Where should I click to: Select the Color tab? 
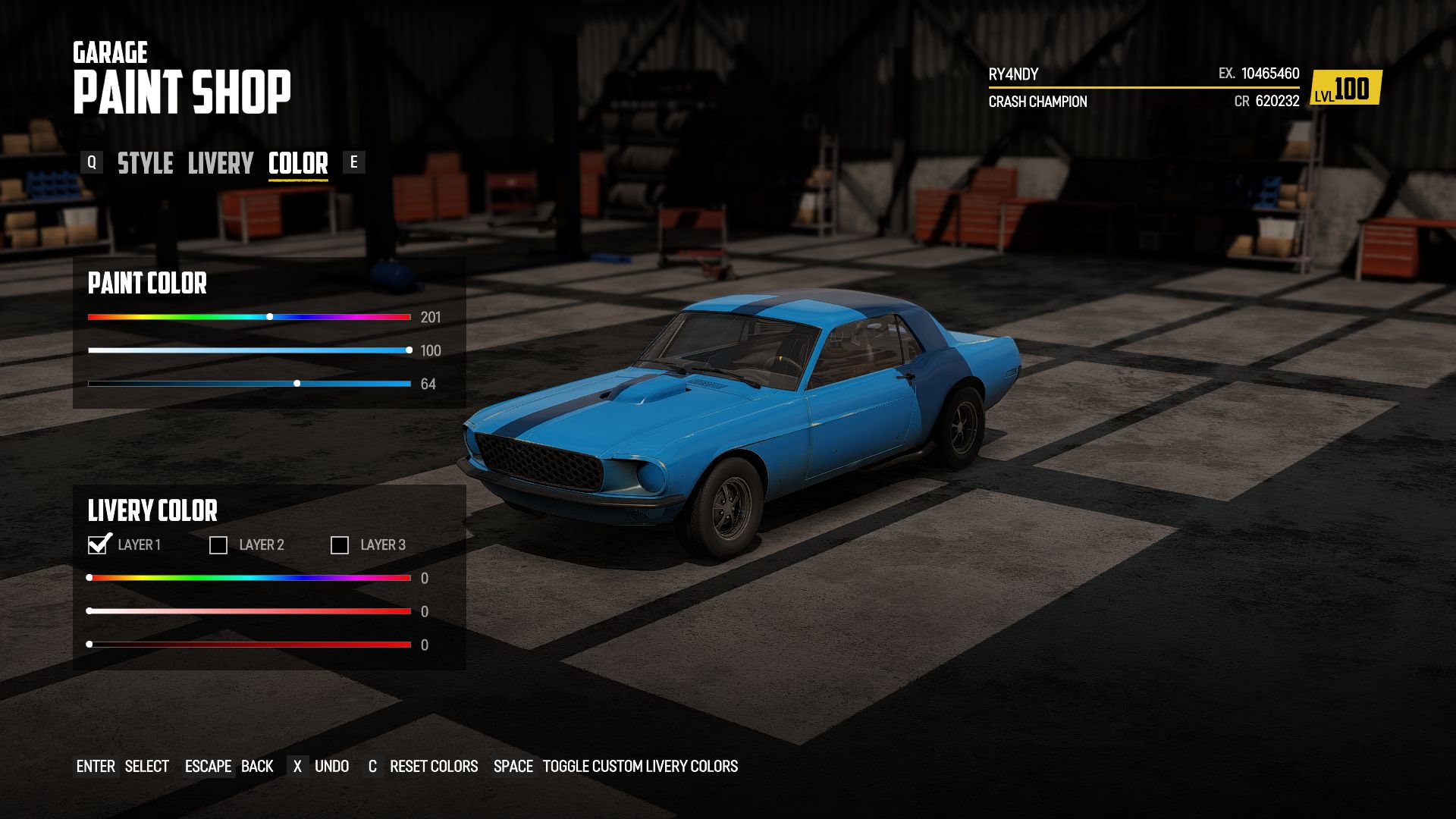pos(298,163)
